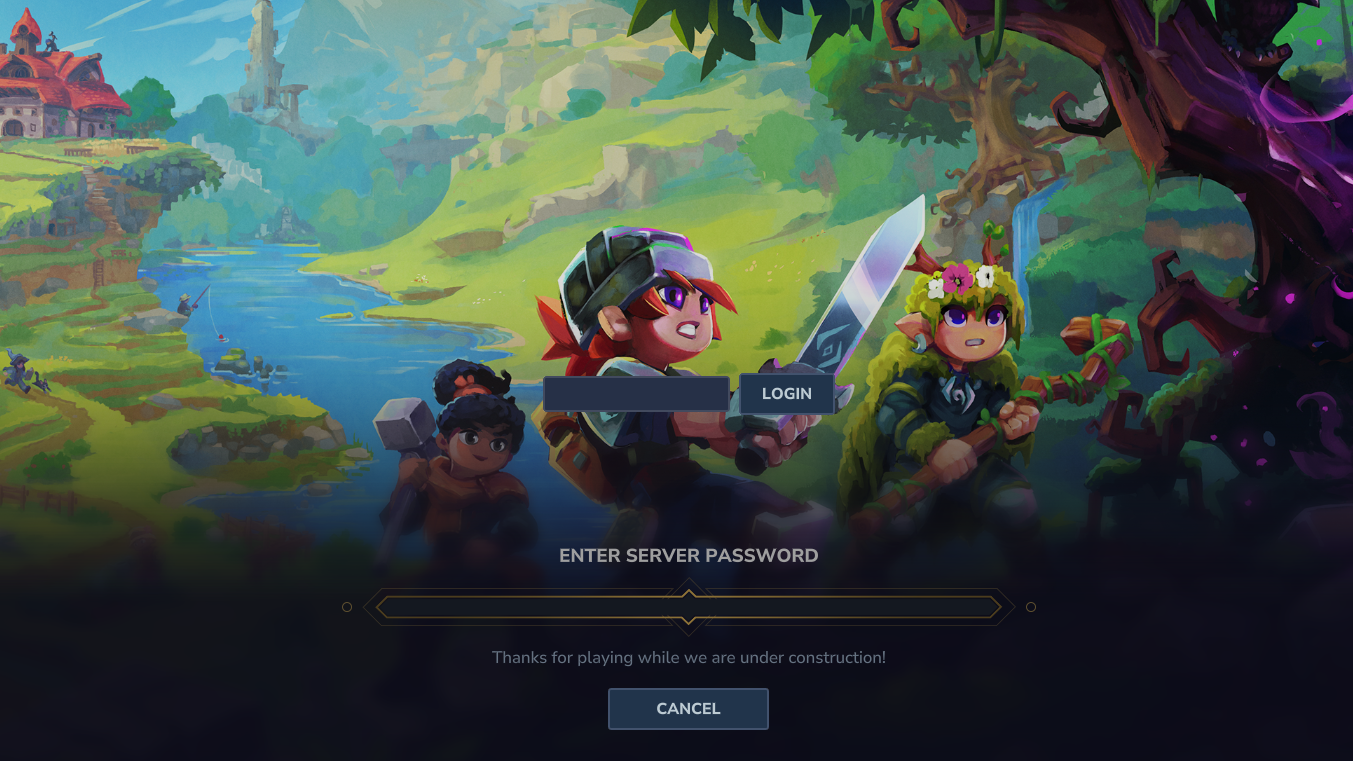Click the dark fill area of the password field
This screenshot has width=1353, height=761.
pos(635,393)
